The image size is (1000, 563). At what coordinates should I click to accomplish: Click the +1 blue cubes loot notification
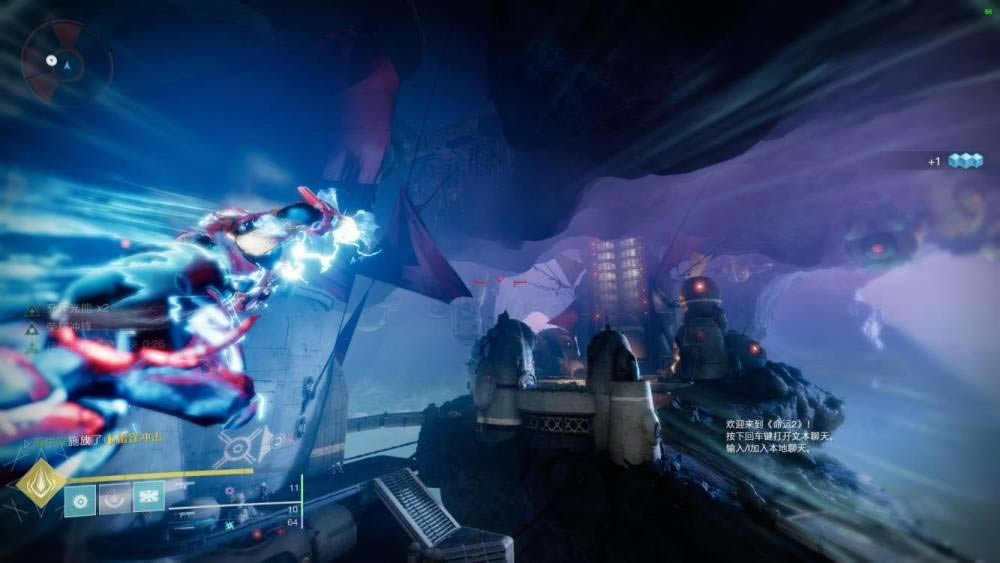click(955, 160)
